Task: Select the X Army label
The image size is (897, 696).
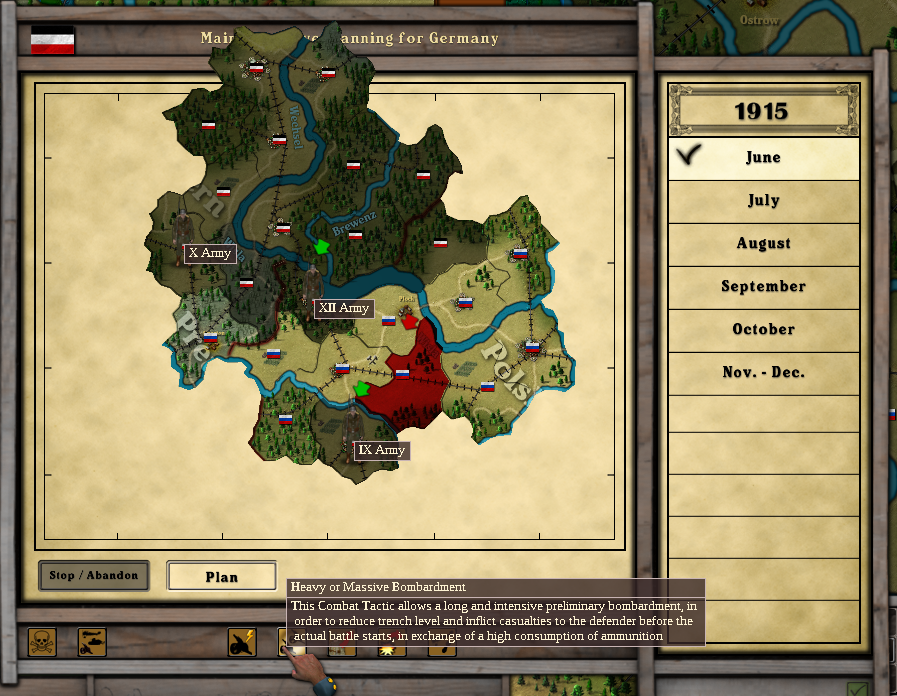Action: pyautogui.click(x=210, y=253)
